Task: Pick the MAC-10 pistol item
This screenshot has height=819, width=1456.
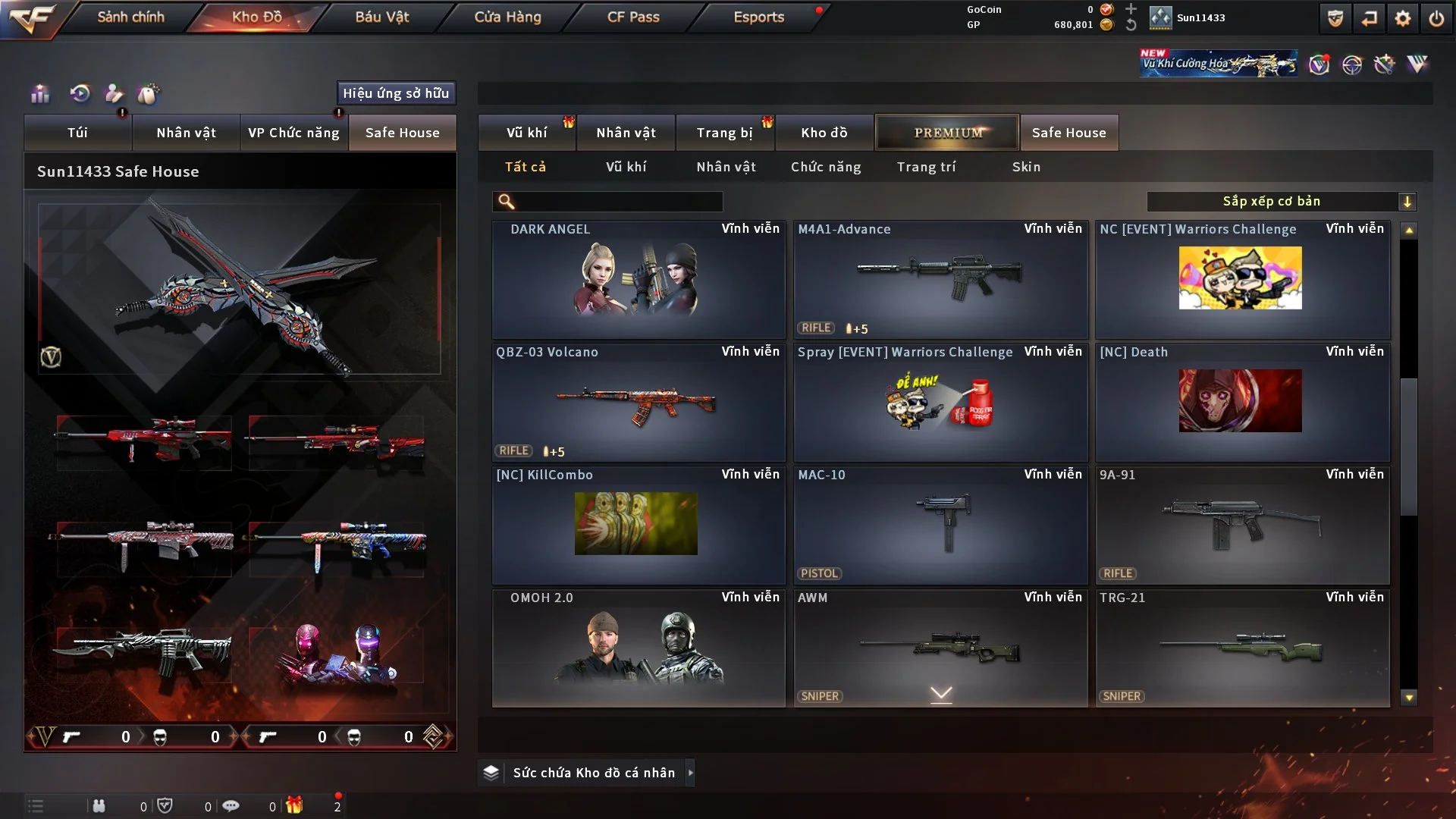Action: click(940, 525)
